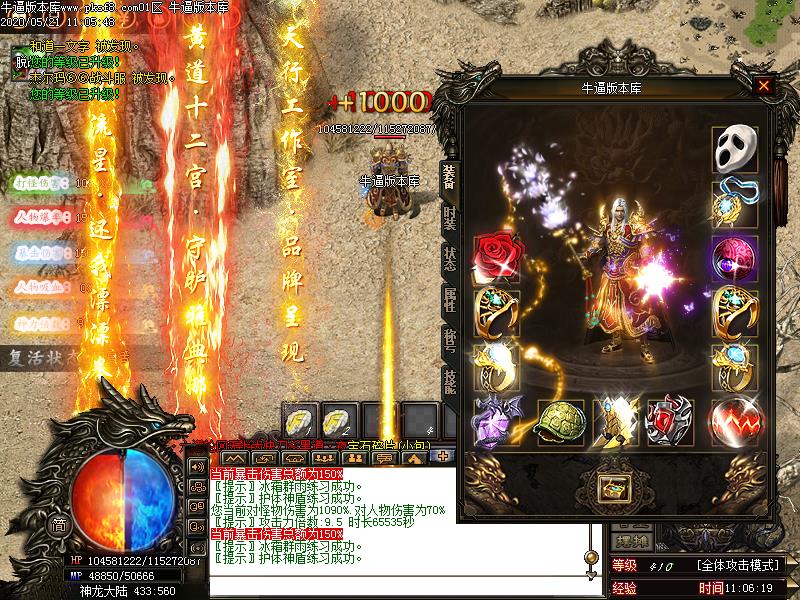Select the white ghost mask slot

734,148
